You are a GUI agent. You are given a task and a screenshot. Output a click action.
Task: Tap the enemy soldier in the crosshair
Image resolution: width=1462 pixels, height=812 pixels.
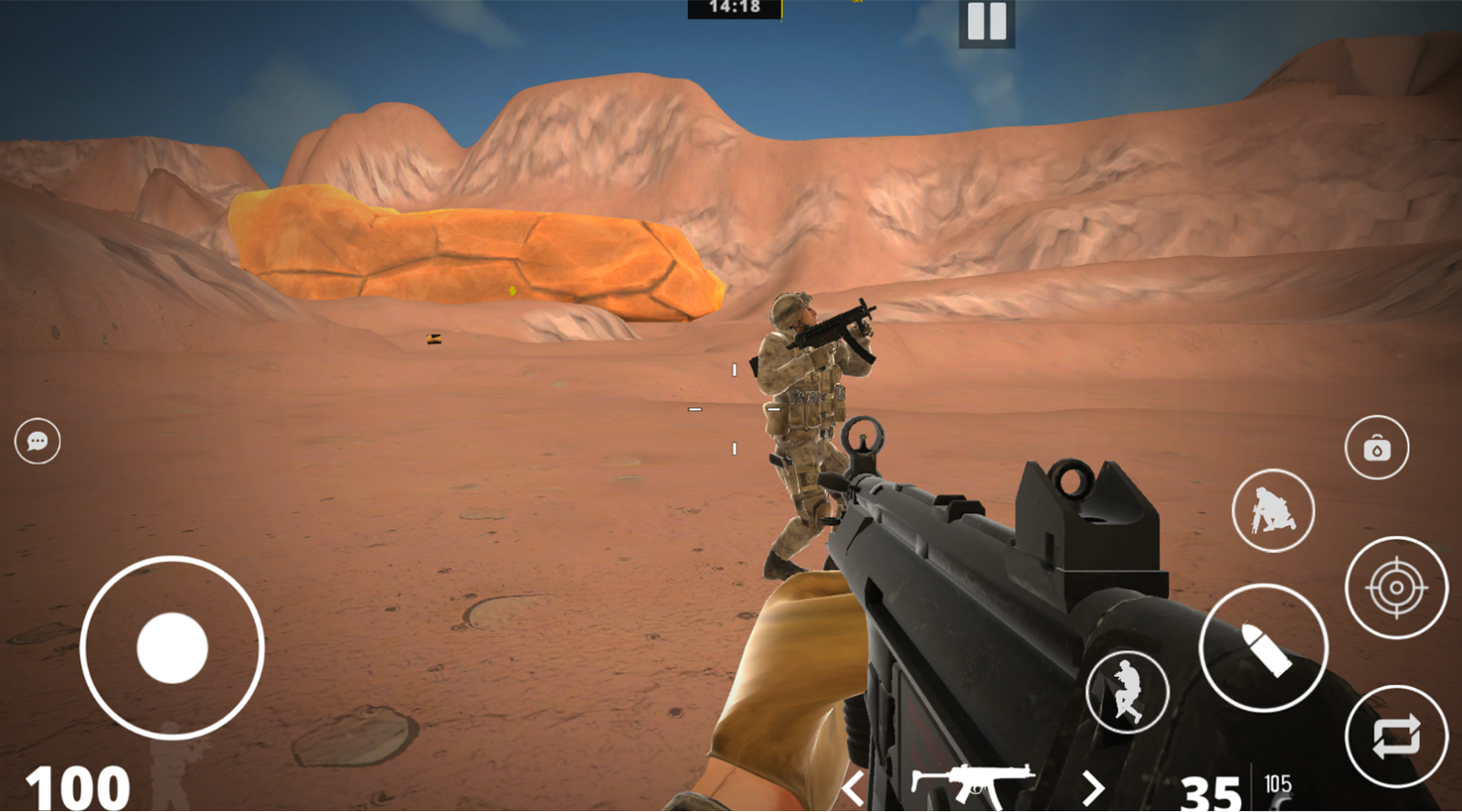point(804,411)
